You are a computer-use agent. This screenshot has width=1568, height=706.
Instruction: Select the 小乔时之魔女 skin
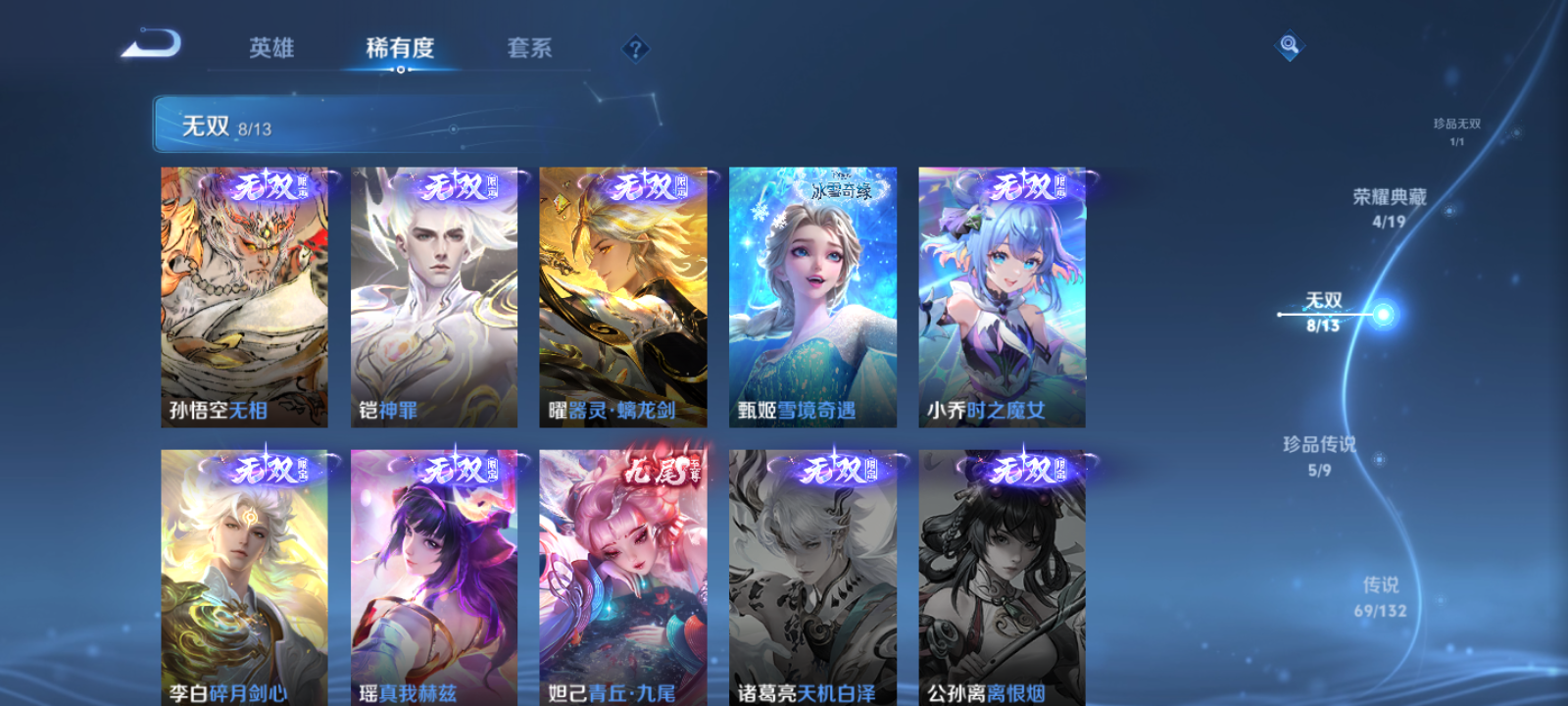pyautogui.click(x=1002, y=294)
